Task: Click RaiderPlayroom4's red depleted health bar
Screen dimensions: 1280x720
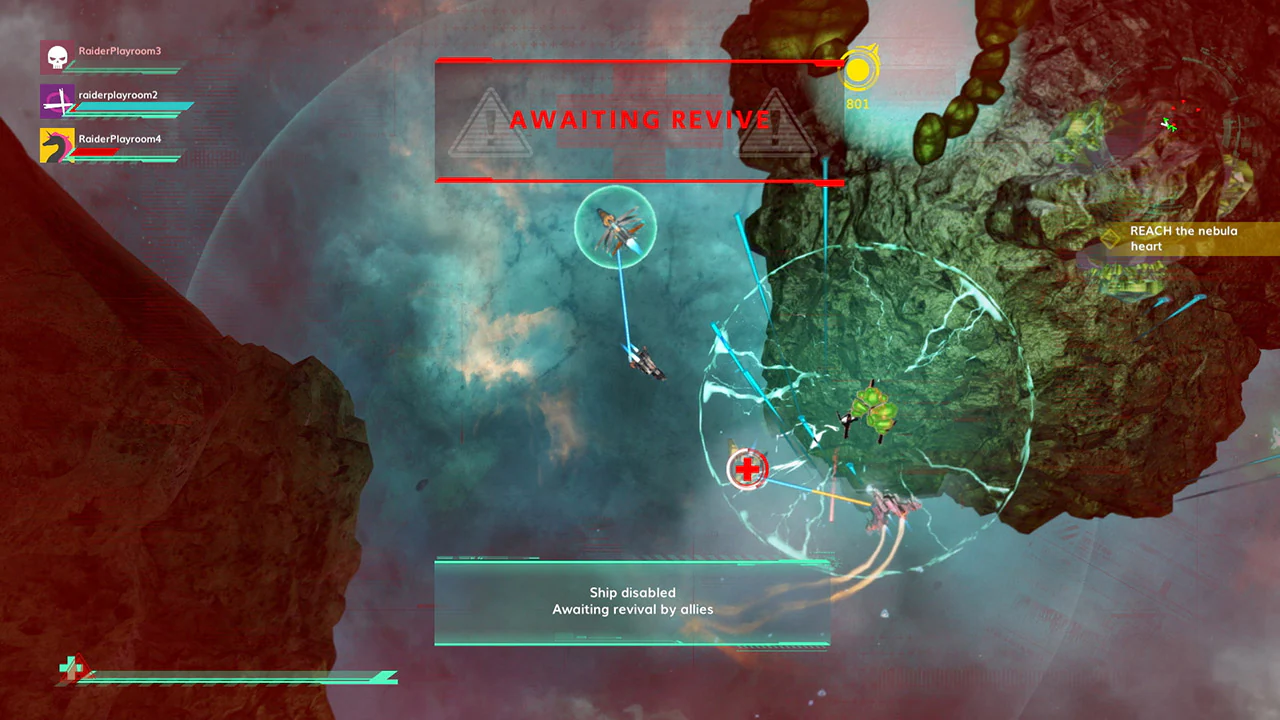Action: (x=94, y=151)
